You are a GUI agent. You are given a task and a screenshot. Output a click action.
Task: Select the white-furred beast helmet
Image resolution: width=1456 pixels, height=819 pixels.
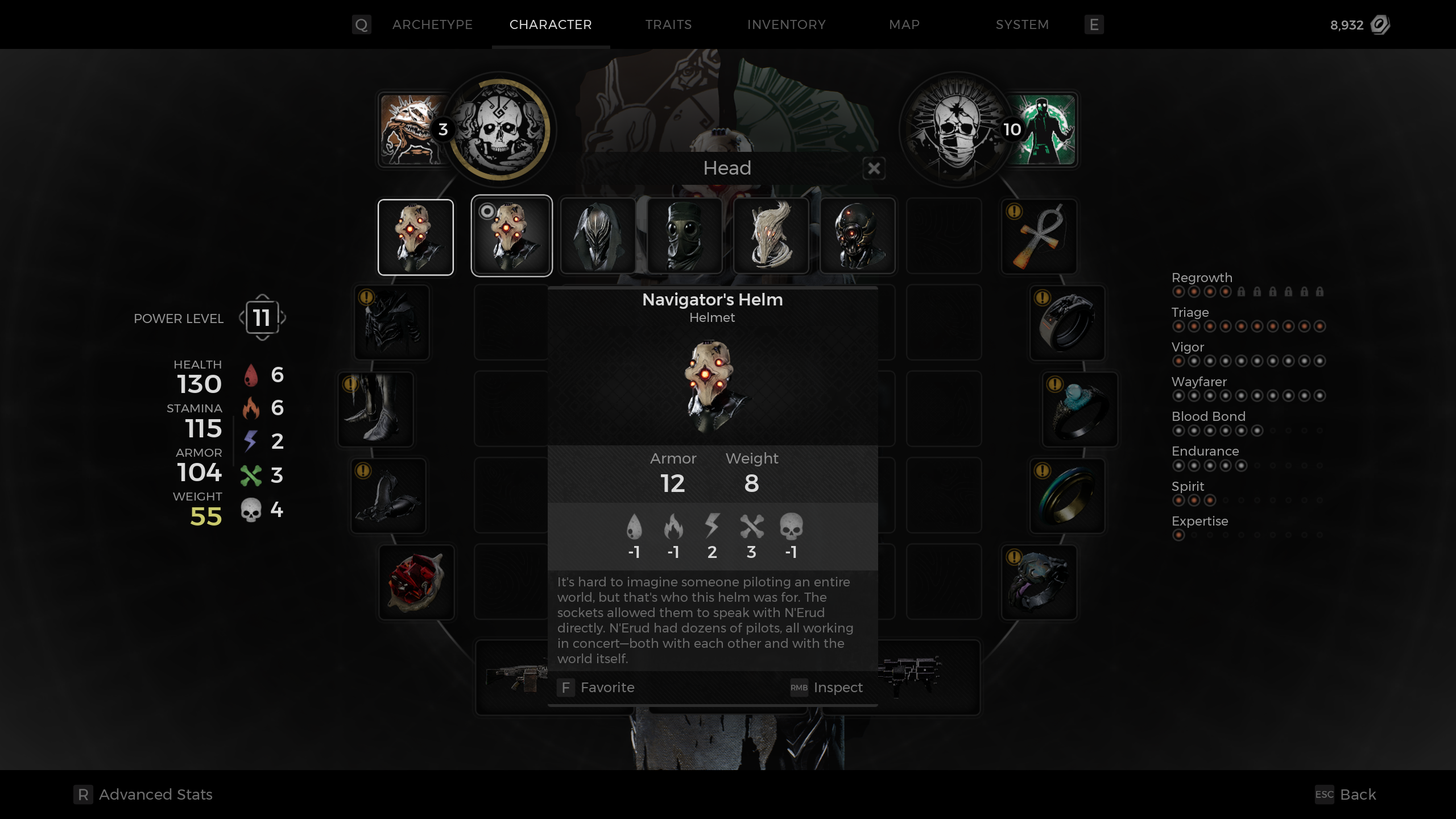point(771,235)
